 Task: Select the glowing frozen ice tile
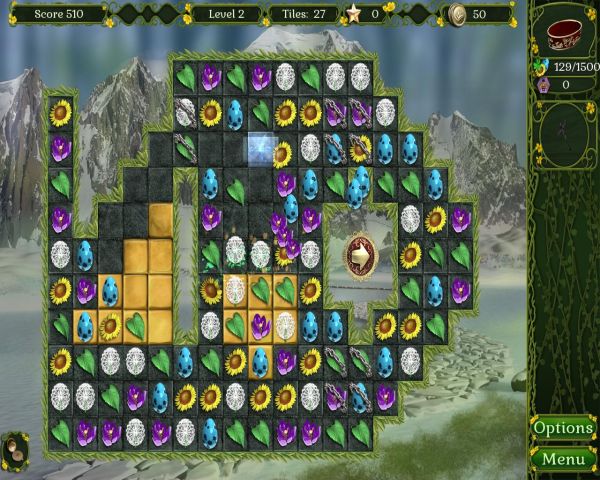(x=261, y=149)
